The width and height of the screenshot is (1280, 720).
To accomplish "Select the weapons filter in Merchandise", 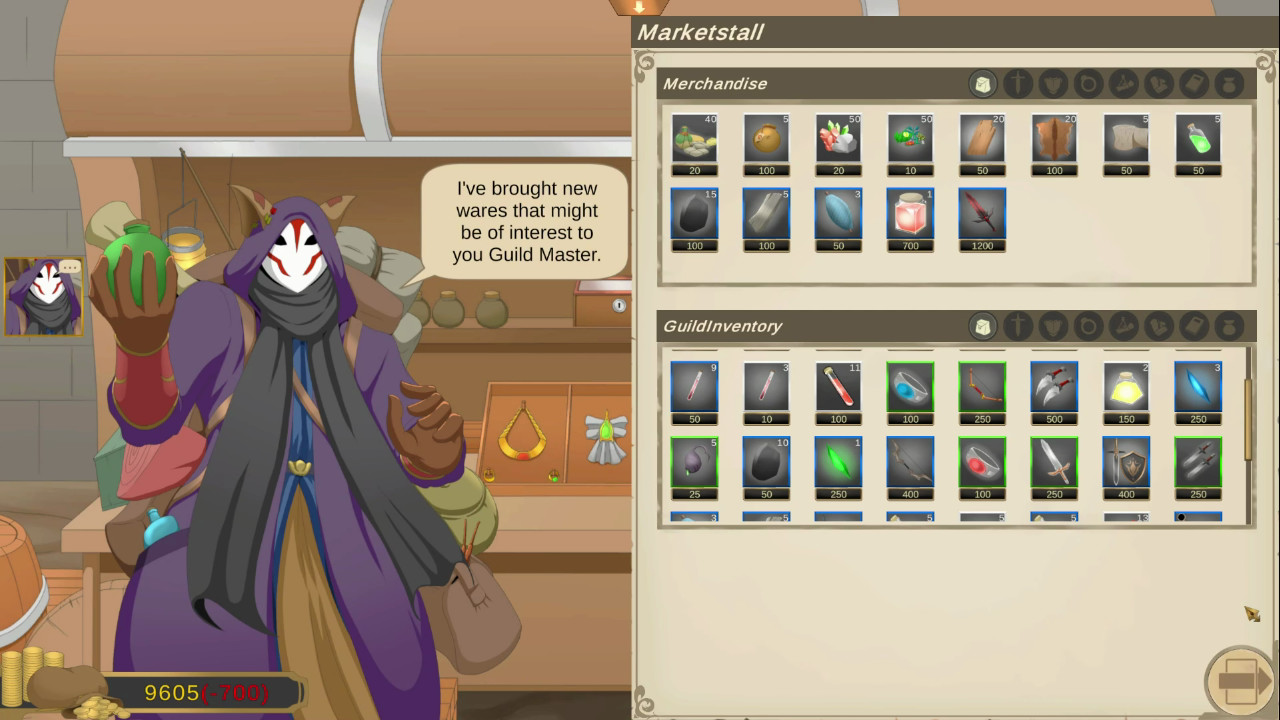I will pyautogui.click(x=1018, y=84).
